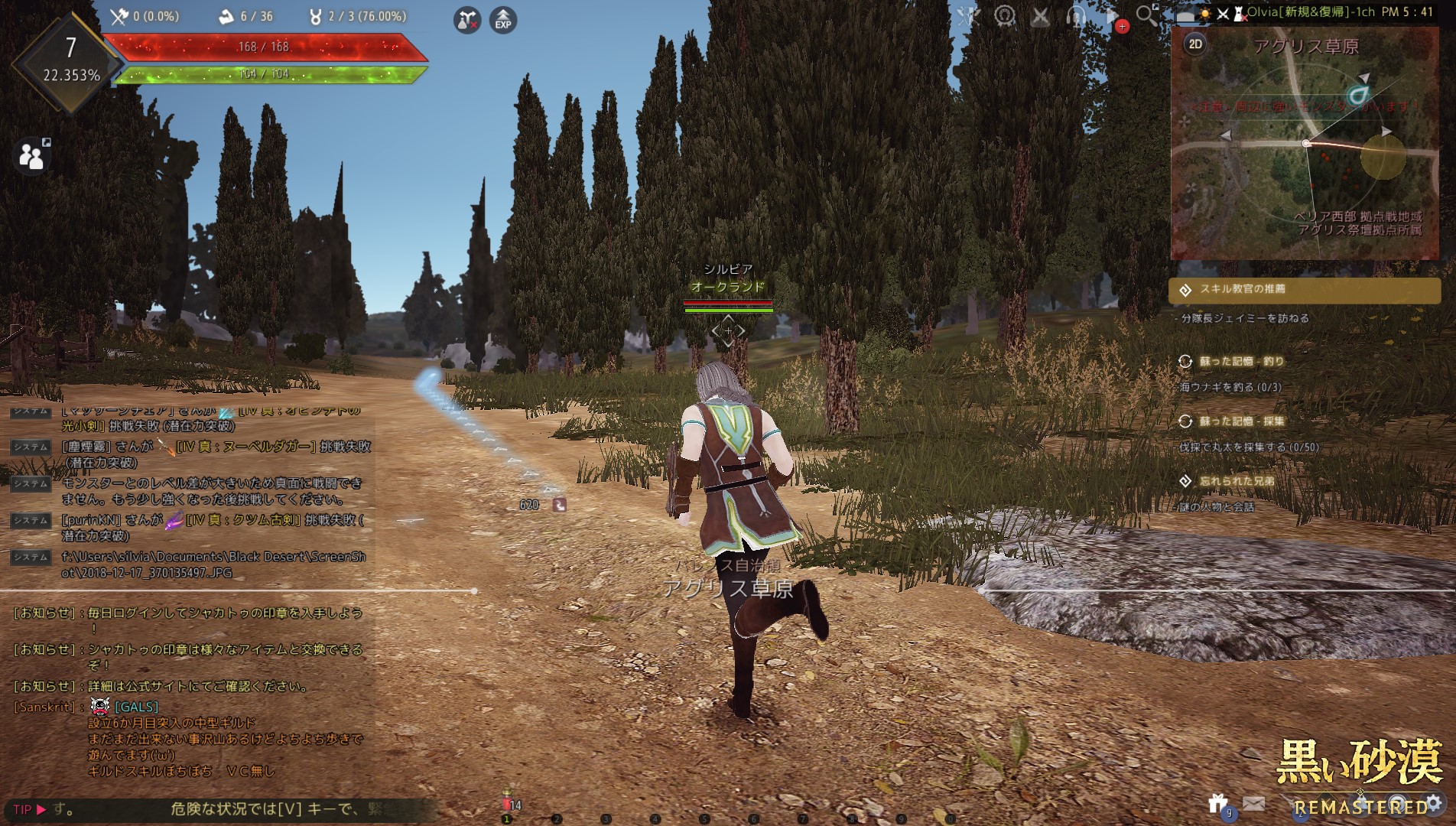1456x826 pixels.
Task: Select the 蘇った記憶 - 釣り quest entry
Action: [1241, 361]
